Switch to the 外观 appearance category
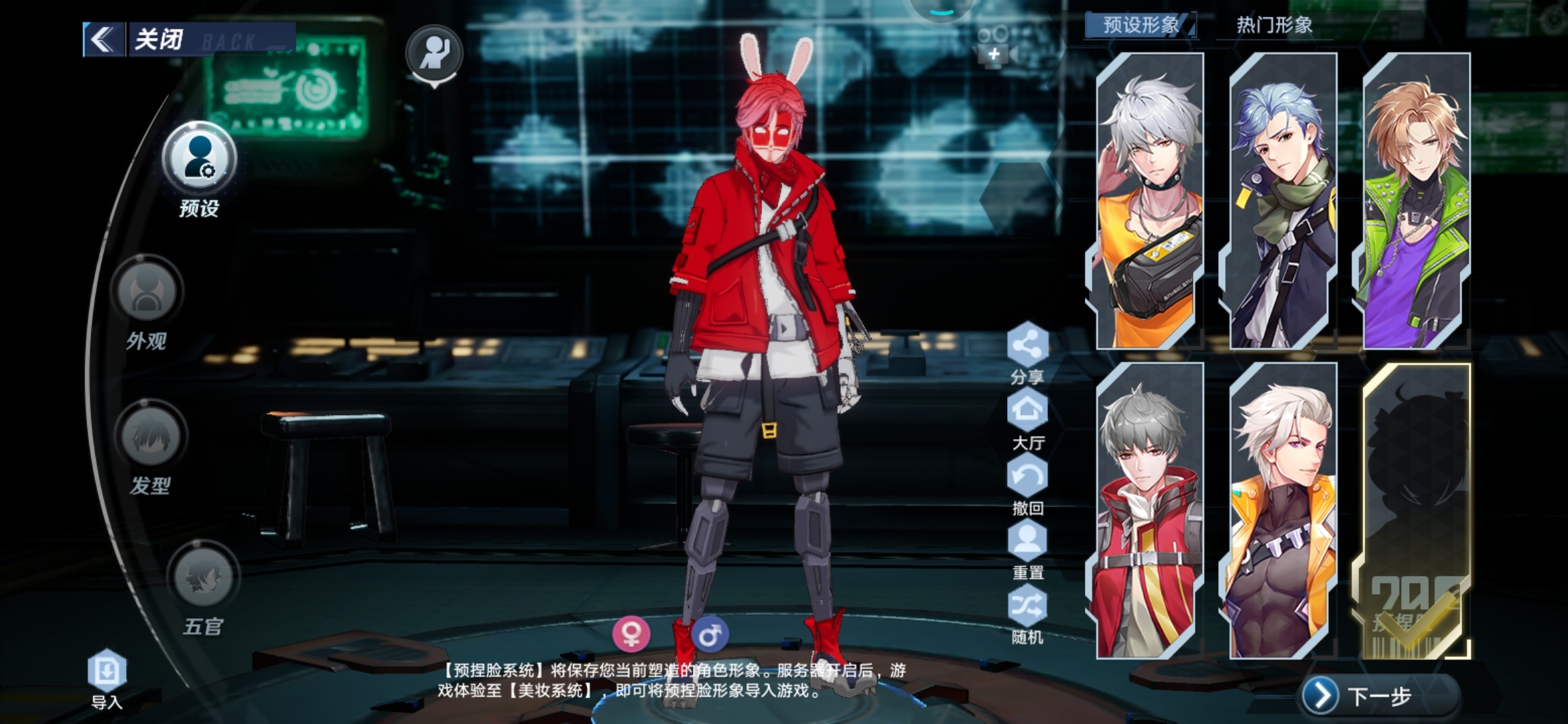 pos(147,292)
